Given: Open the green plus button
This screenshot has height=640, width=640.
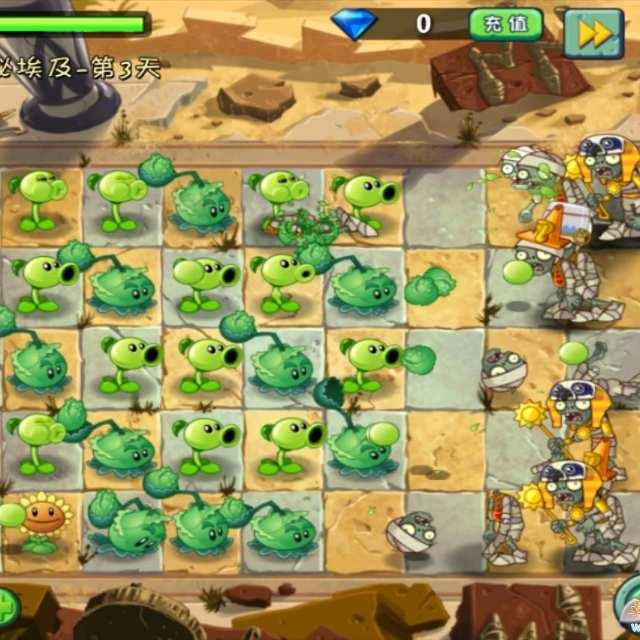Looking at the screenshot, I should point(6,606).
